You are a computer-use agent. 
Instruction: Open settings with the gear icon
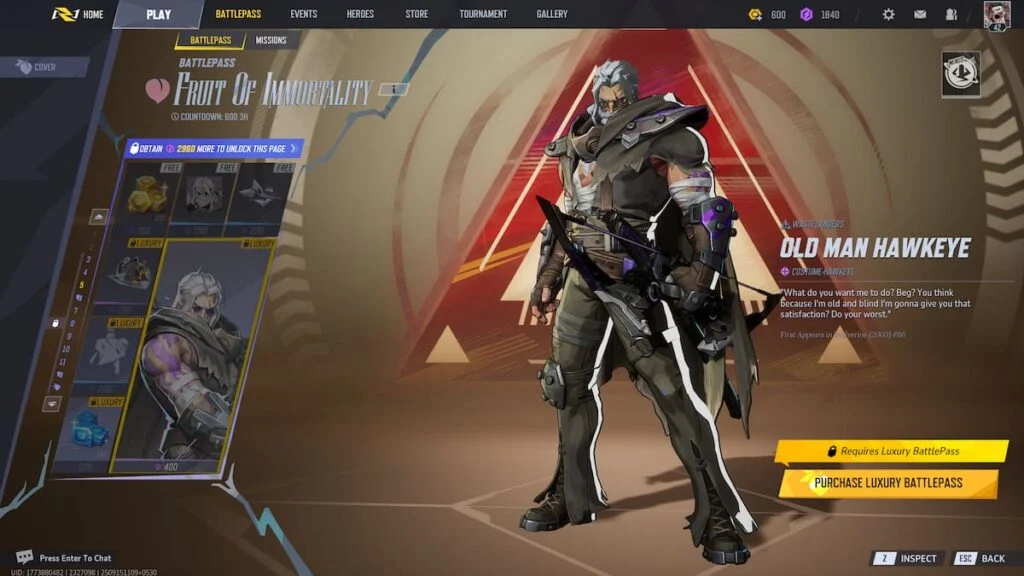tap(888, 15)
